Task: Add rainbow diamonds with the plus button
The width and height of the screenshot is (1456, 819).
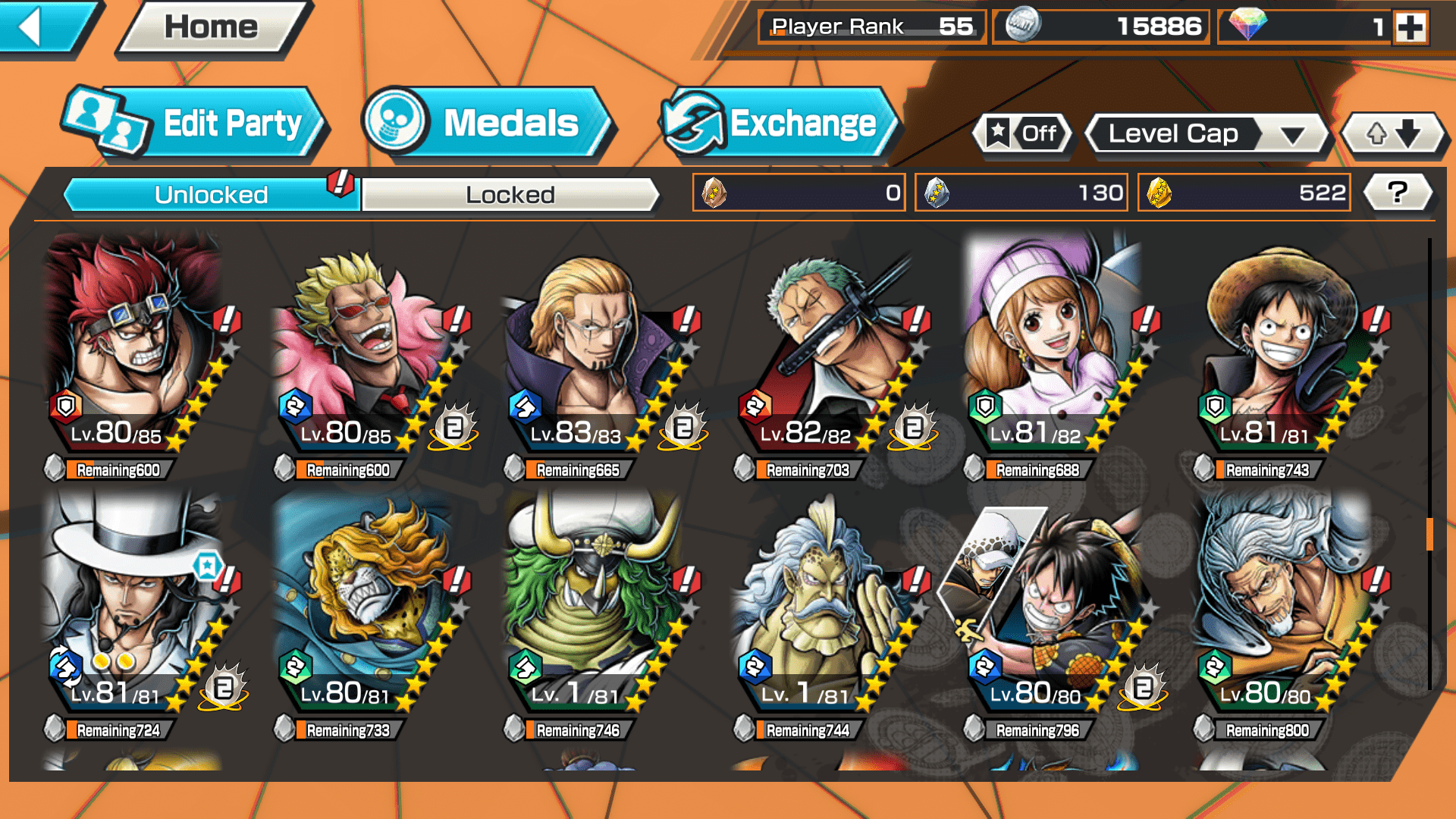Action: click(1410, 27)
